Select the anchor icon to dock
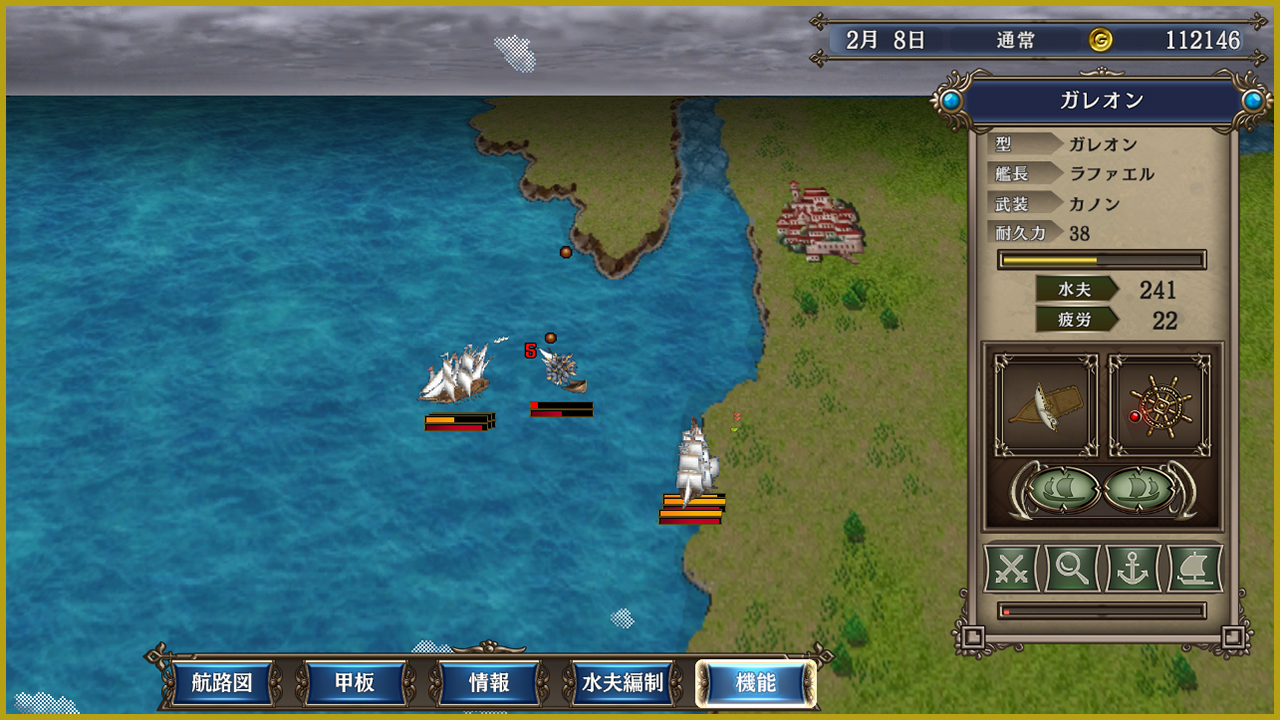 coord(1133,568)
